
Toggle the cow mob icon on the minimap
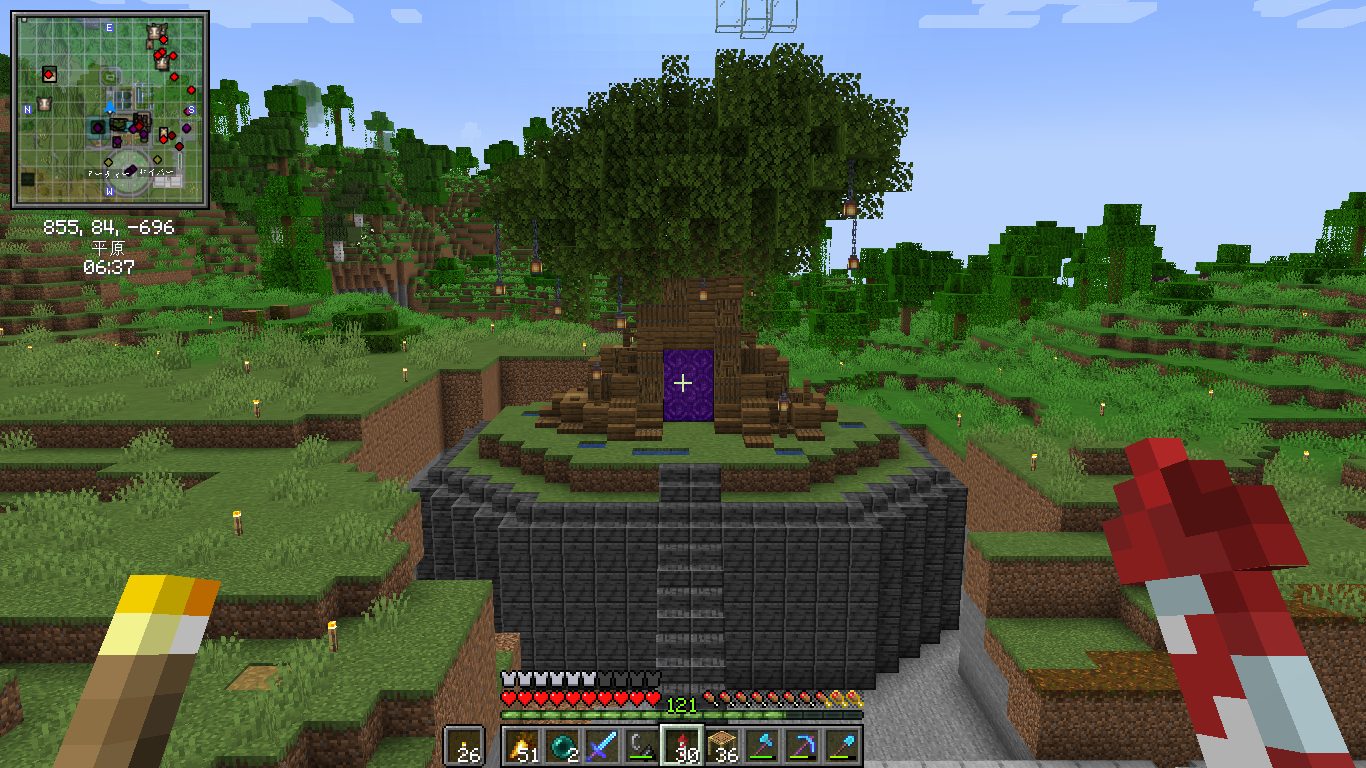pyautogui.click(x=44, y=104)
